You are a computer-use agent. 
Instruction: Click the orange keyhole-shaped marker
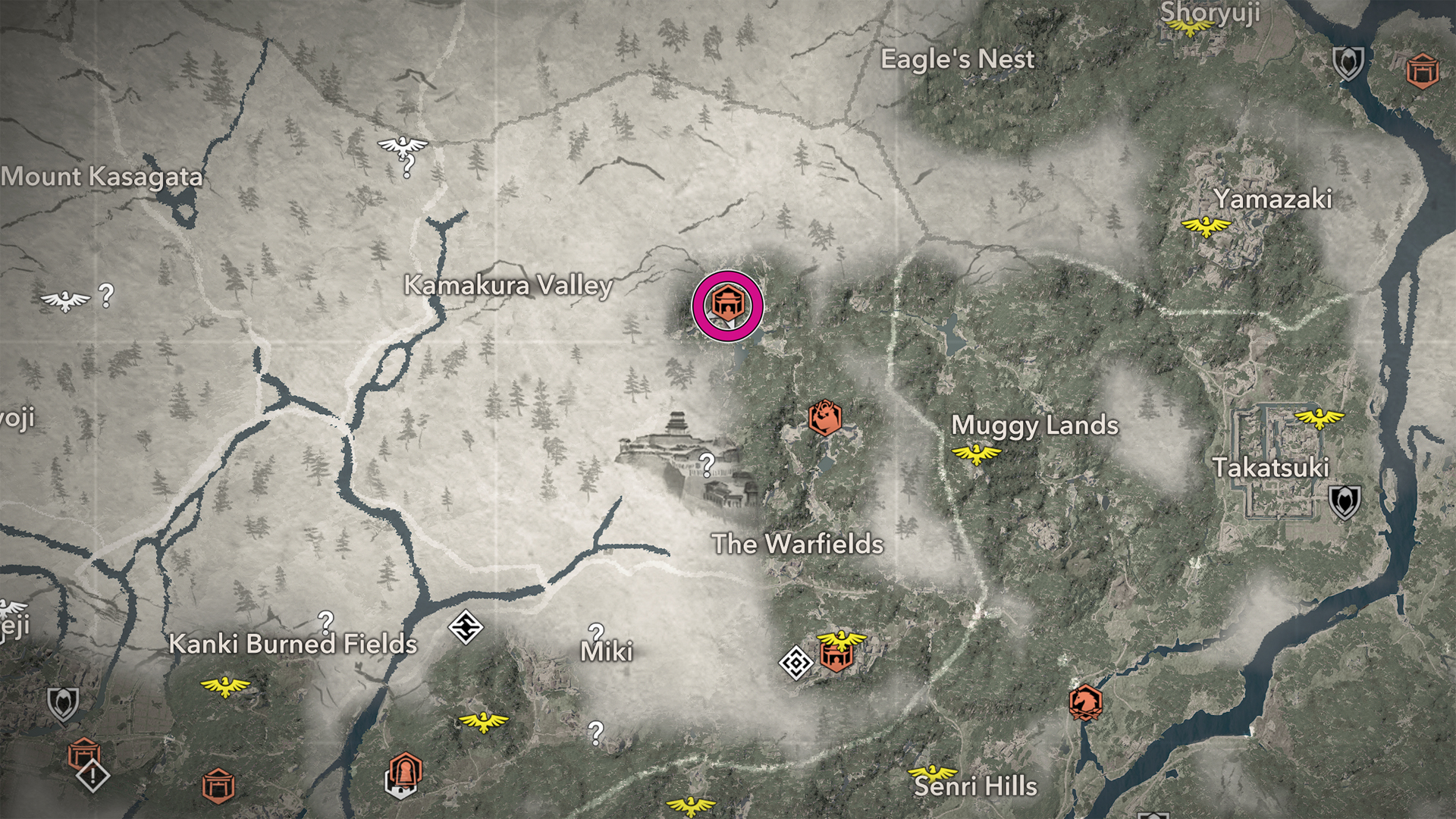pyautogui.click(x=405, y=772)
